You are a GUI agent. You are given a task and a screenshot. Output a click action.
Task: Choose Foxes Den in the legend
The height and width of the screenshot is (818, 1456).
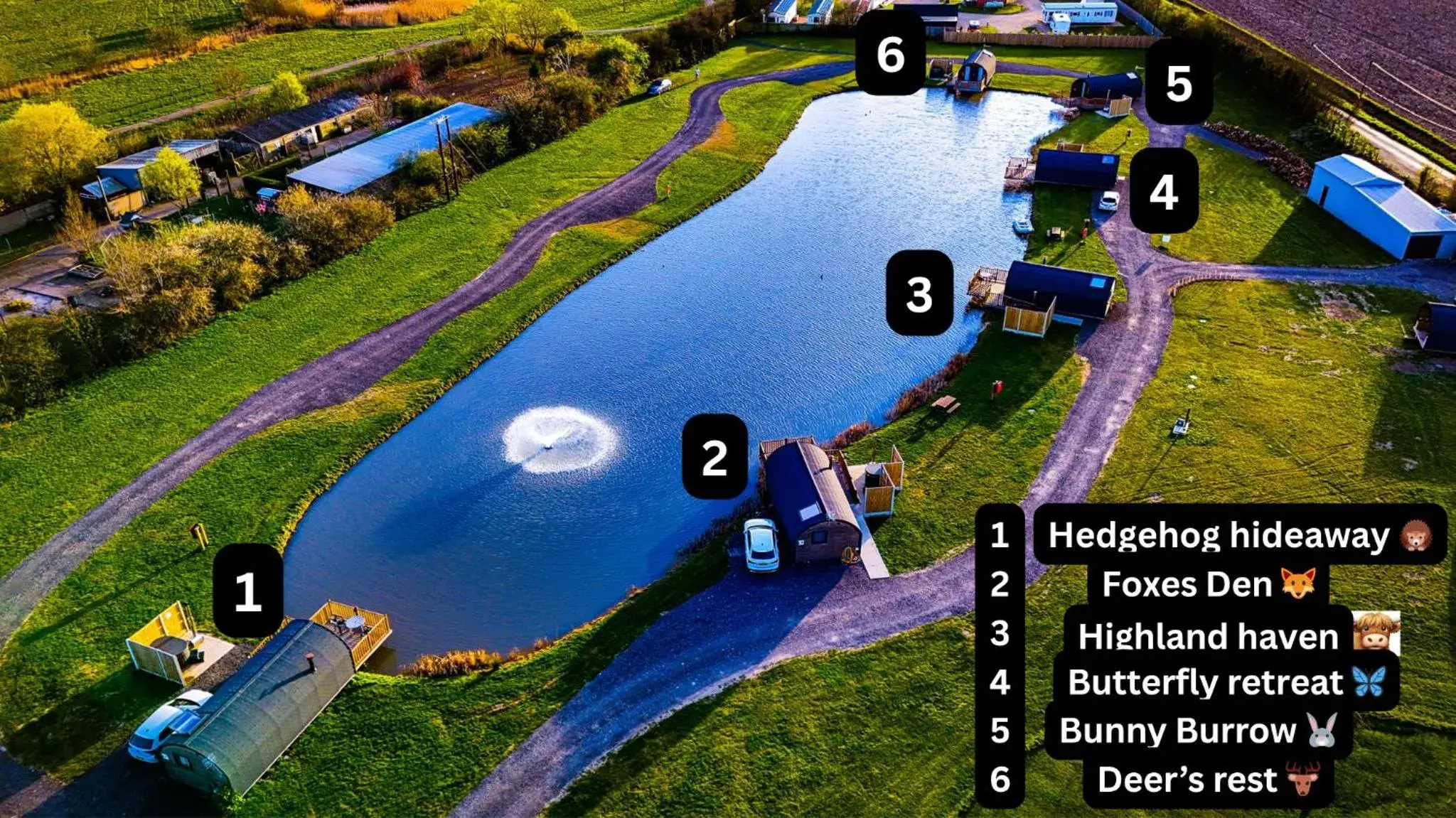1207,585
